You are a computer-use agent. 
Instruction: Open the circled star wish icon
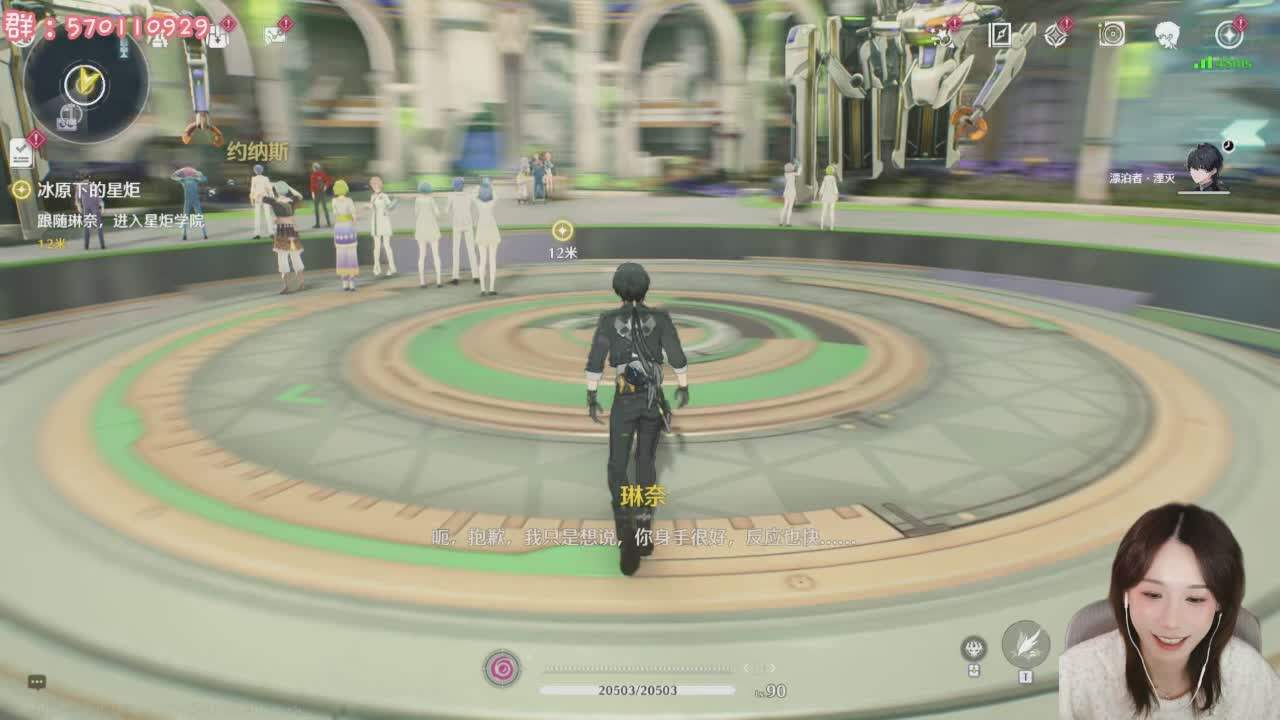tap(1228, 35)
